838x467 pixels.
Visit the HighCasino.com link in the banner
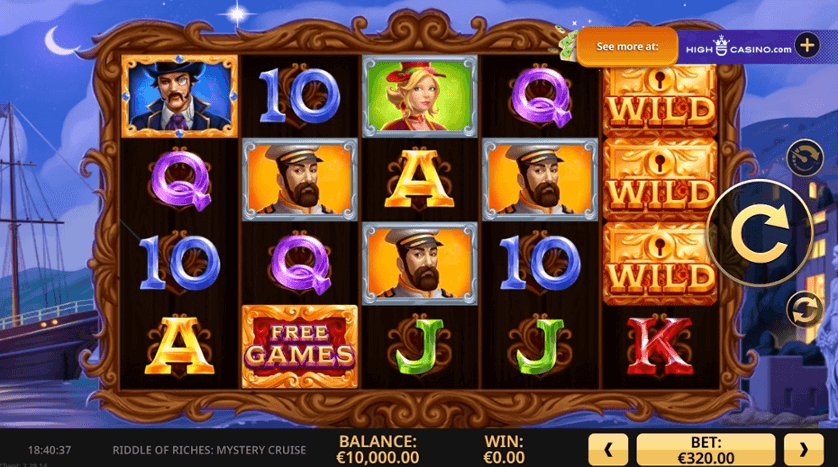[x=736, y=47]
